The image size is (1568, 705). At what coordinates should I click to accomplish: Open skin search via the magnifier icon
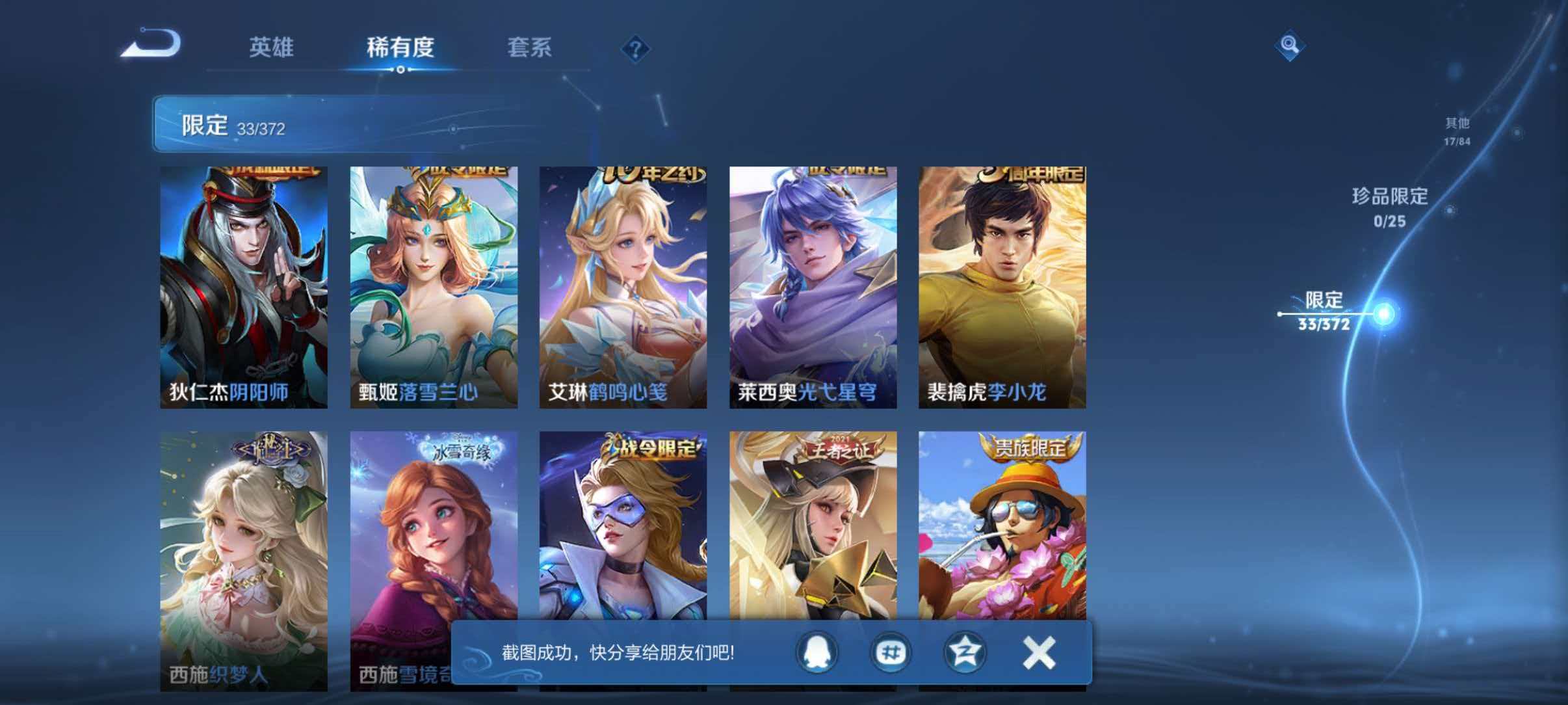[1291, 46]
